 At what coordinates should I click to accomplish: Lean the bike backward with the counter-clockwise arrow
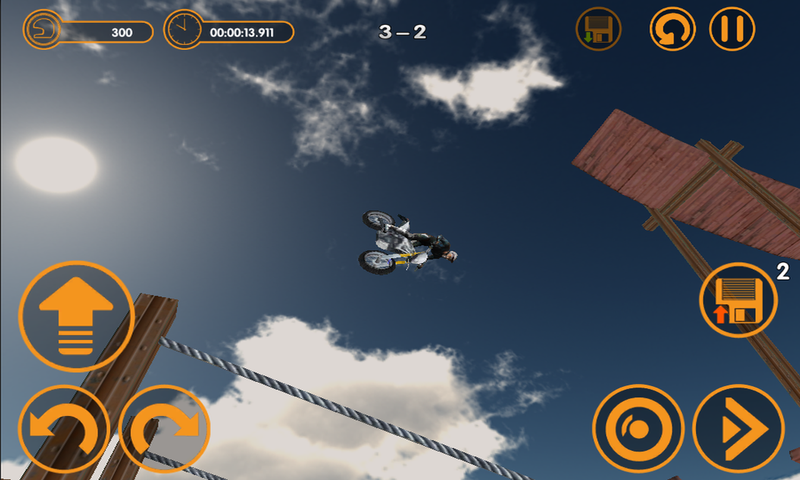pos(64,430)
